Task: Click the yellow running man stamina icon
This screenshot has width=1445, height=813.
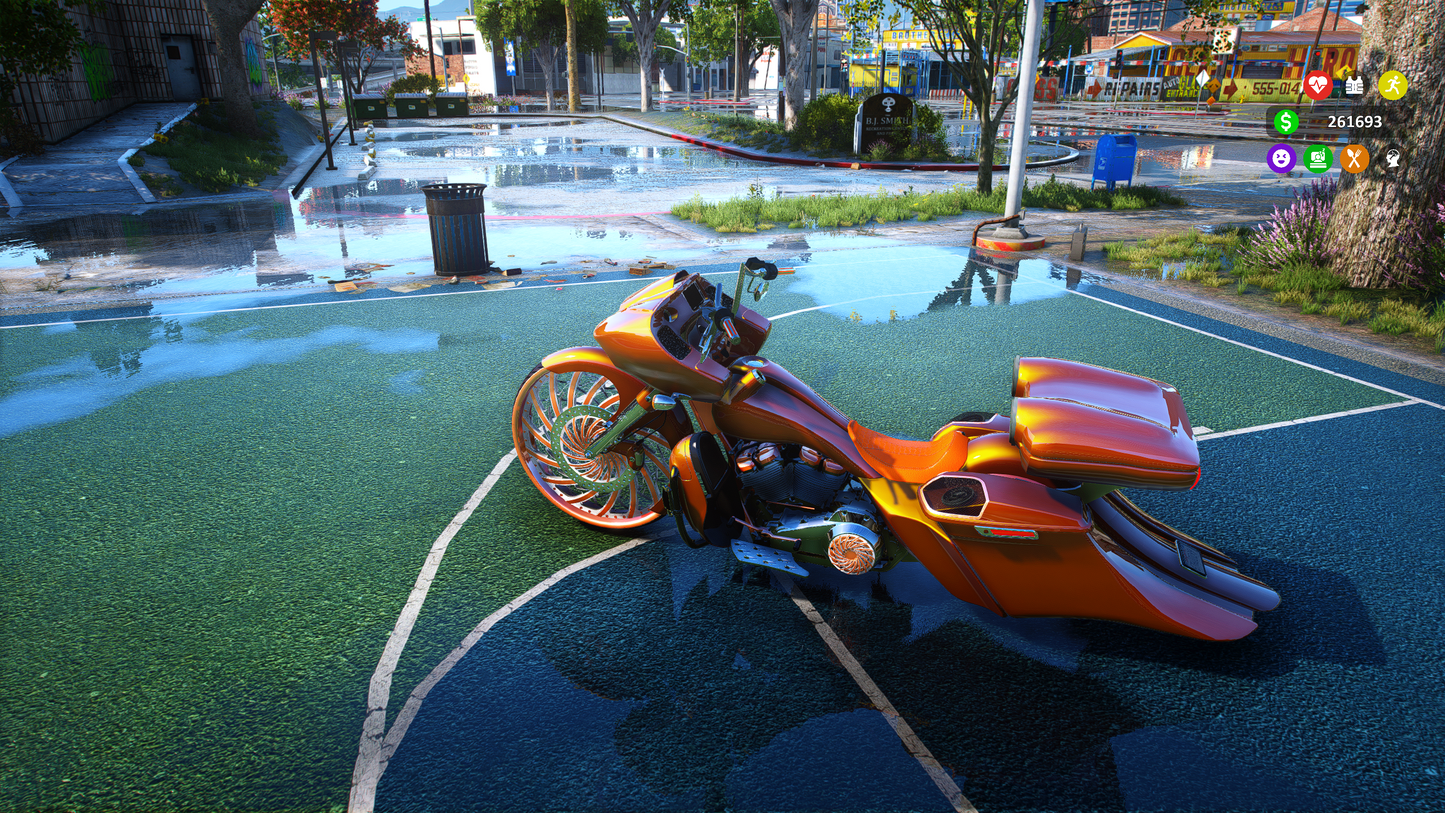Action: click(x=1392, y=86)
